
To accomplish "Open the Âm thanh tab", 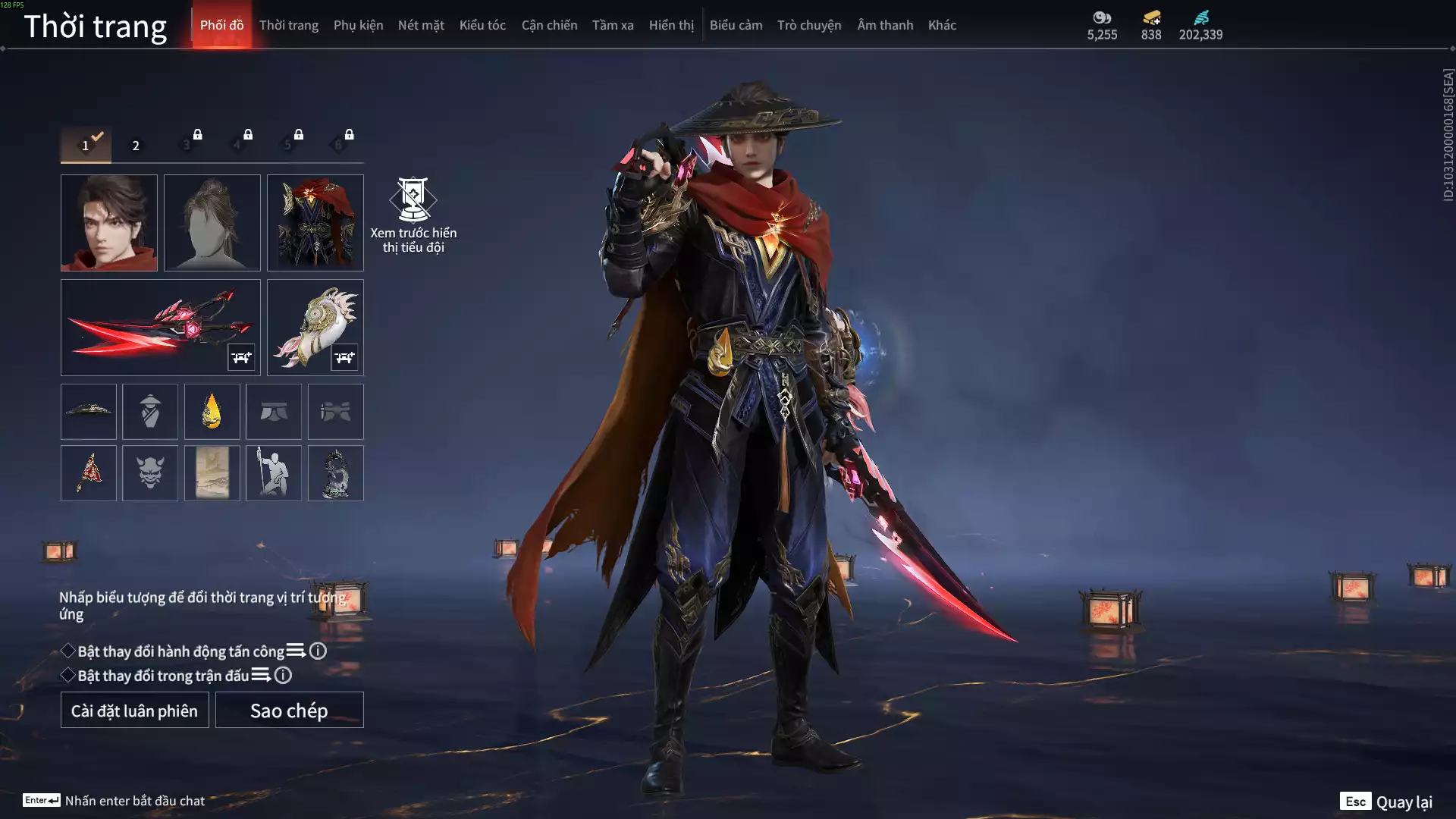I will coord(885,25).
